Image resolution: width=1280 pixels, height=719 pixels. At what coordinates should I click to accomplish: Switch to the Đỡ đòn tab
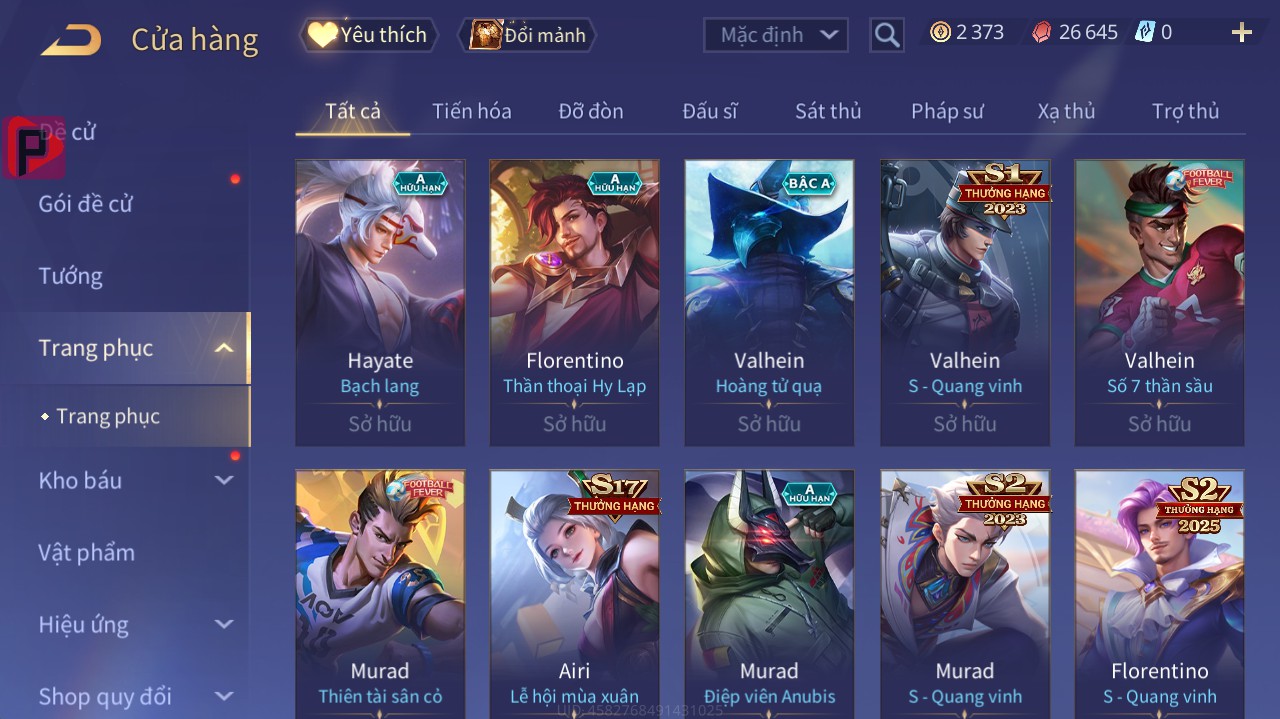[590, 111]
